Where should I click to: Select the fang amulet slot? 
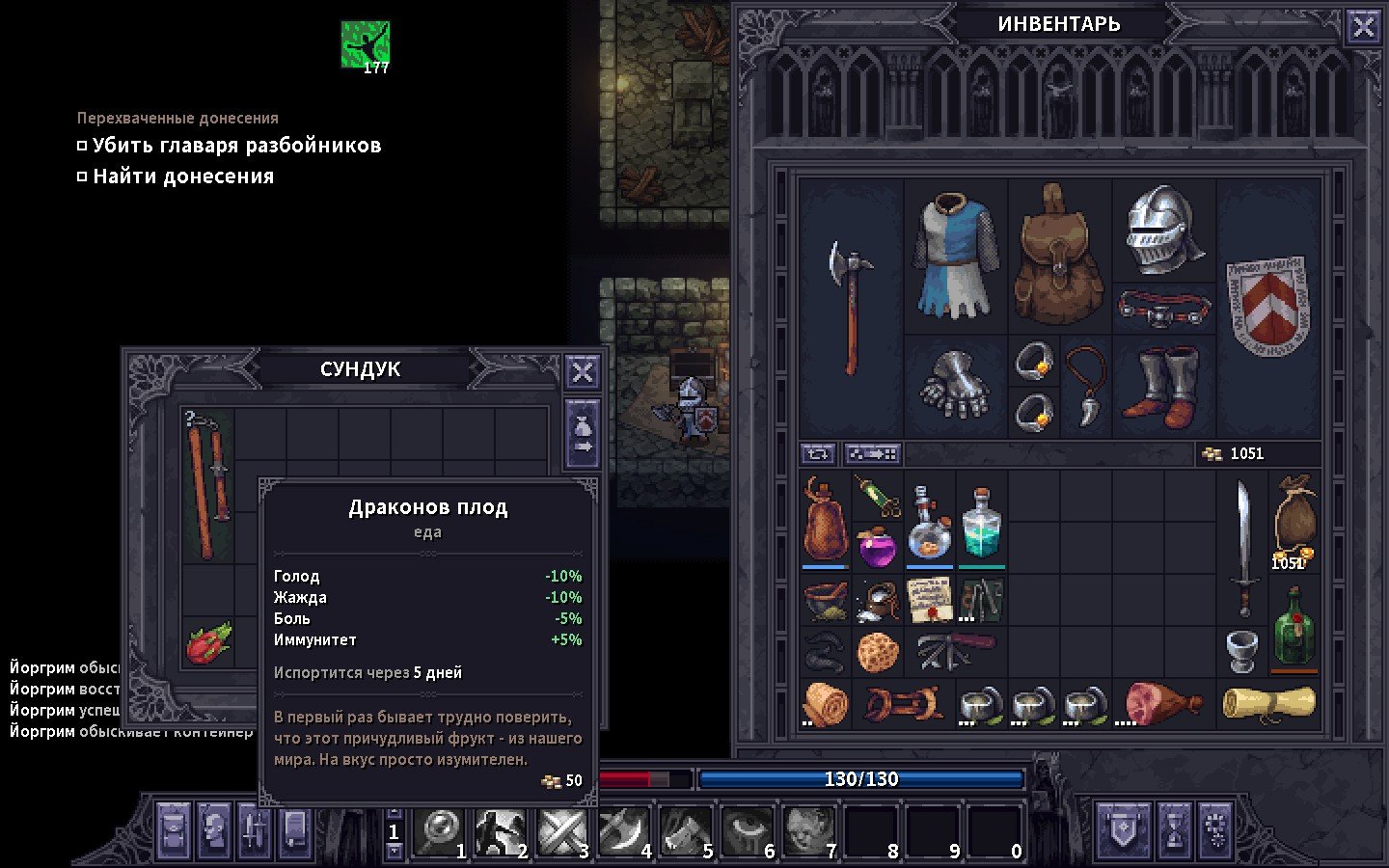[x=1085, y=386]
